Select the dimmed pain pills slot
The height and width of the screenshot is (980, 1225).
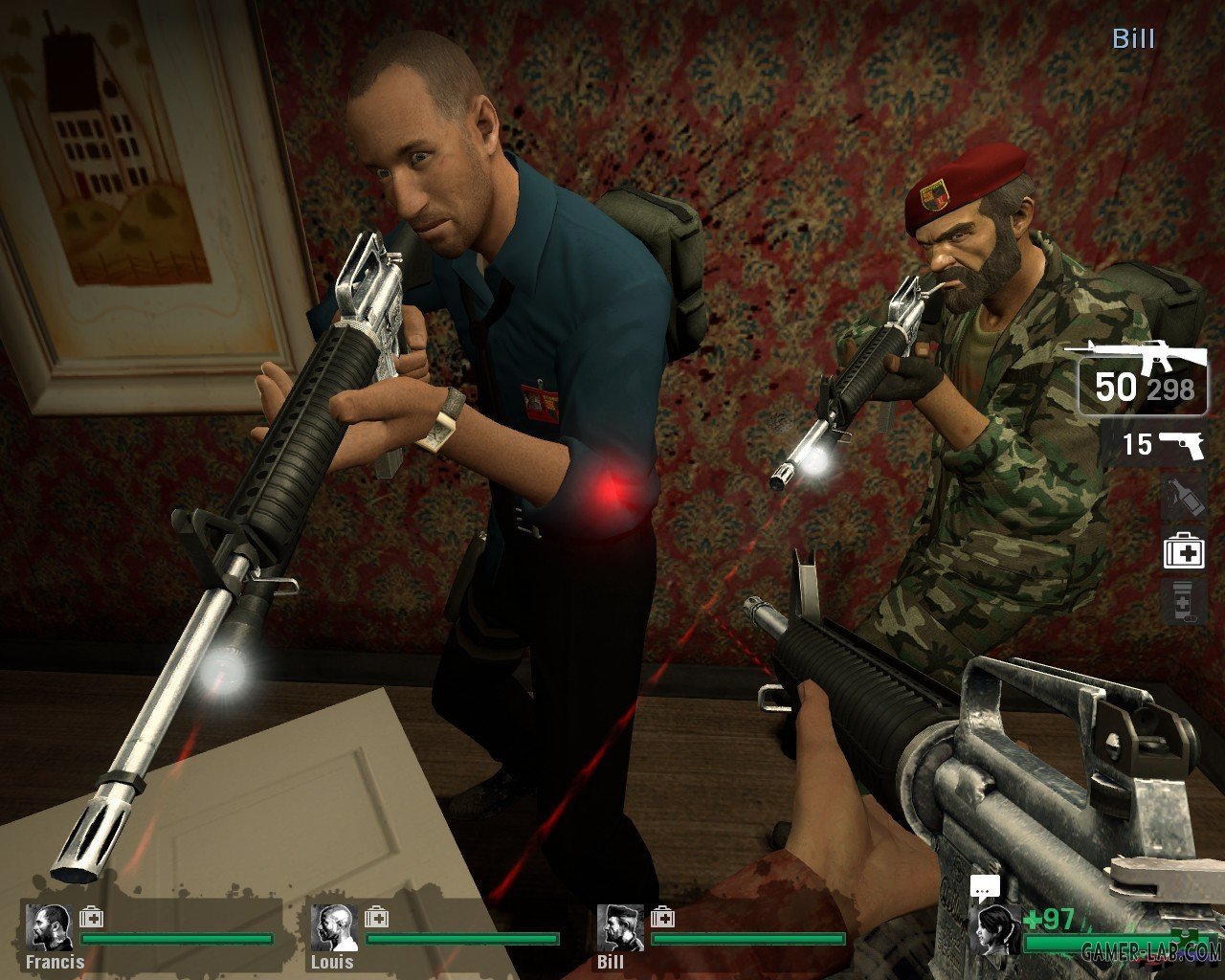tap(1183, 601)
